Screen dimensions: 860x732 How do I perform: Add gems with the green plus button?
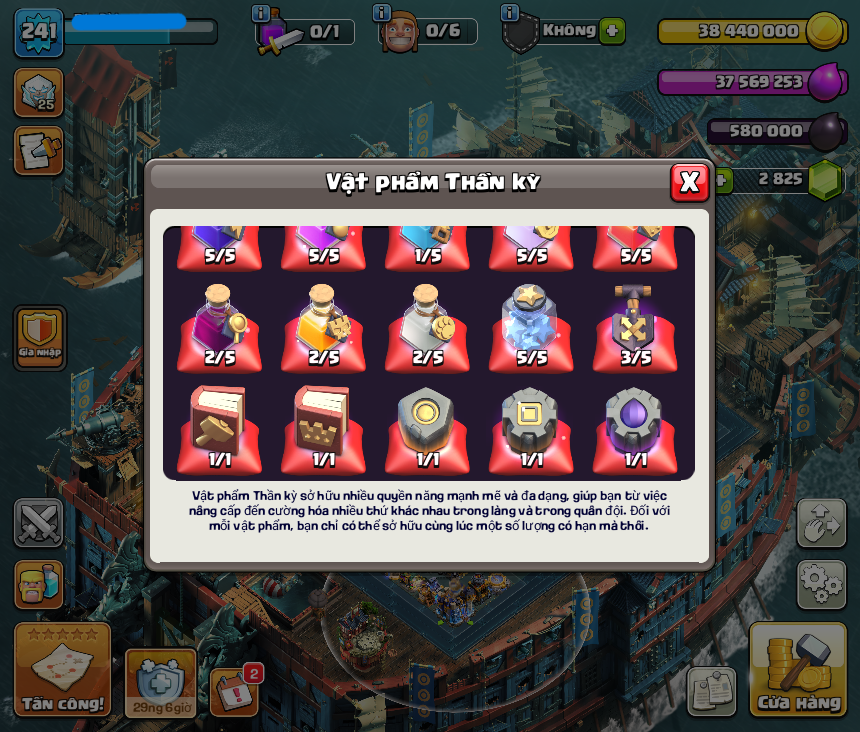click(722, 179)
